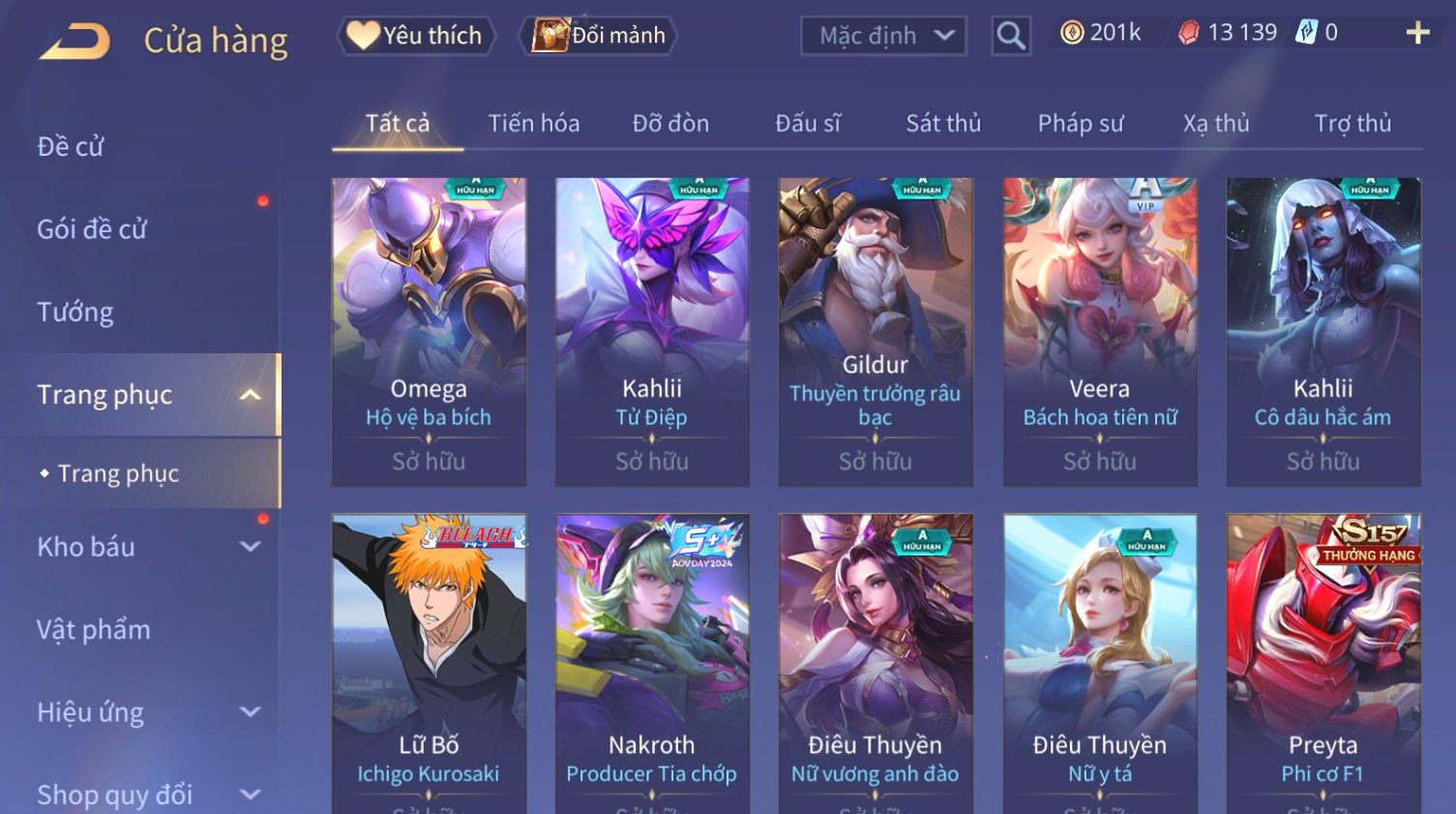The width and height of the screenshot is (1456, 814).
Task: Open the Tướng heroes section
Action: 75,313
